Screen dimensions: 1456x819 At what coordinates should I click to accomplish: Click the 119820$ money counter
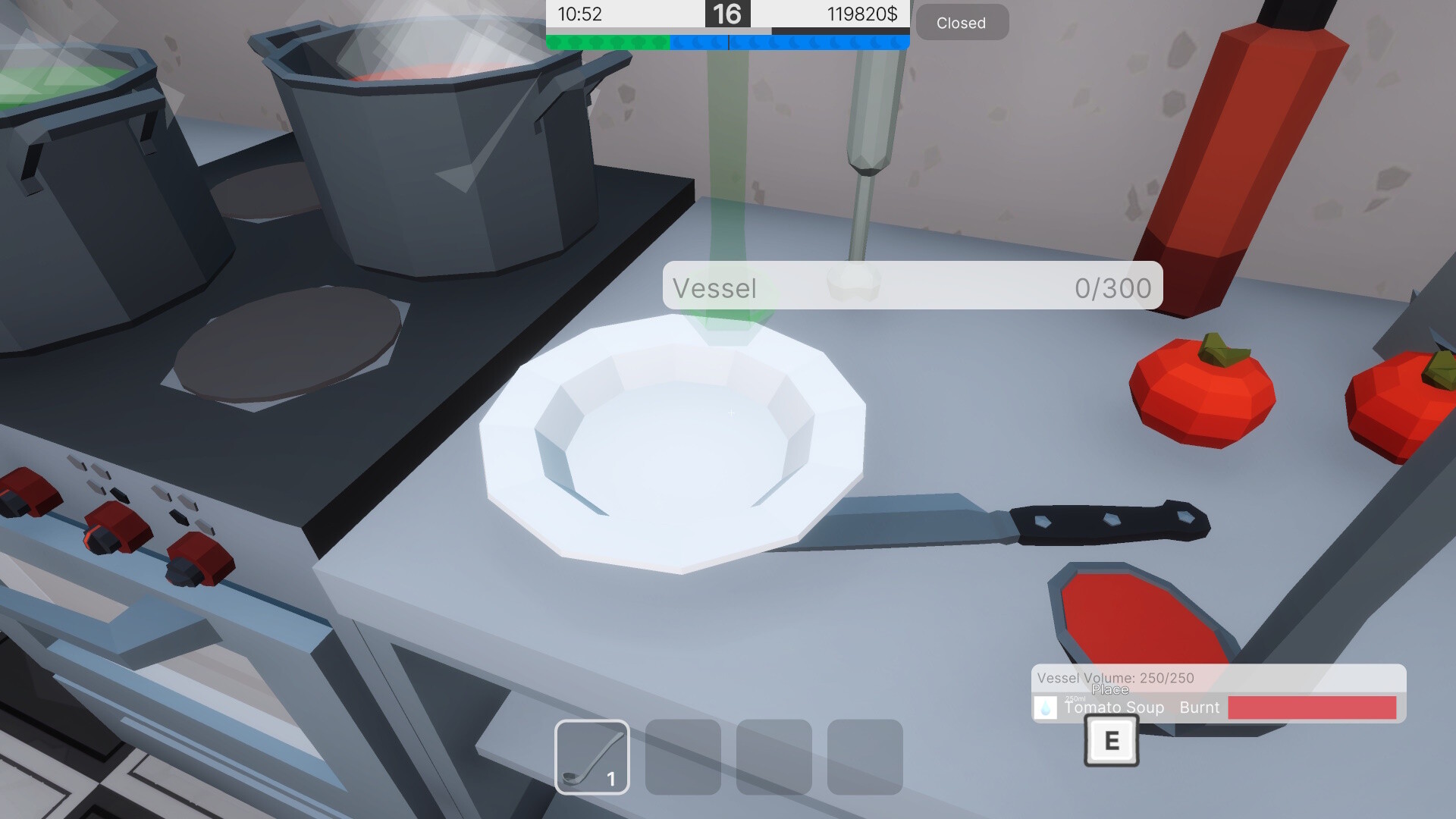tap(864, 14)
